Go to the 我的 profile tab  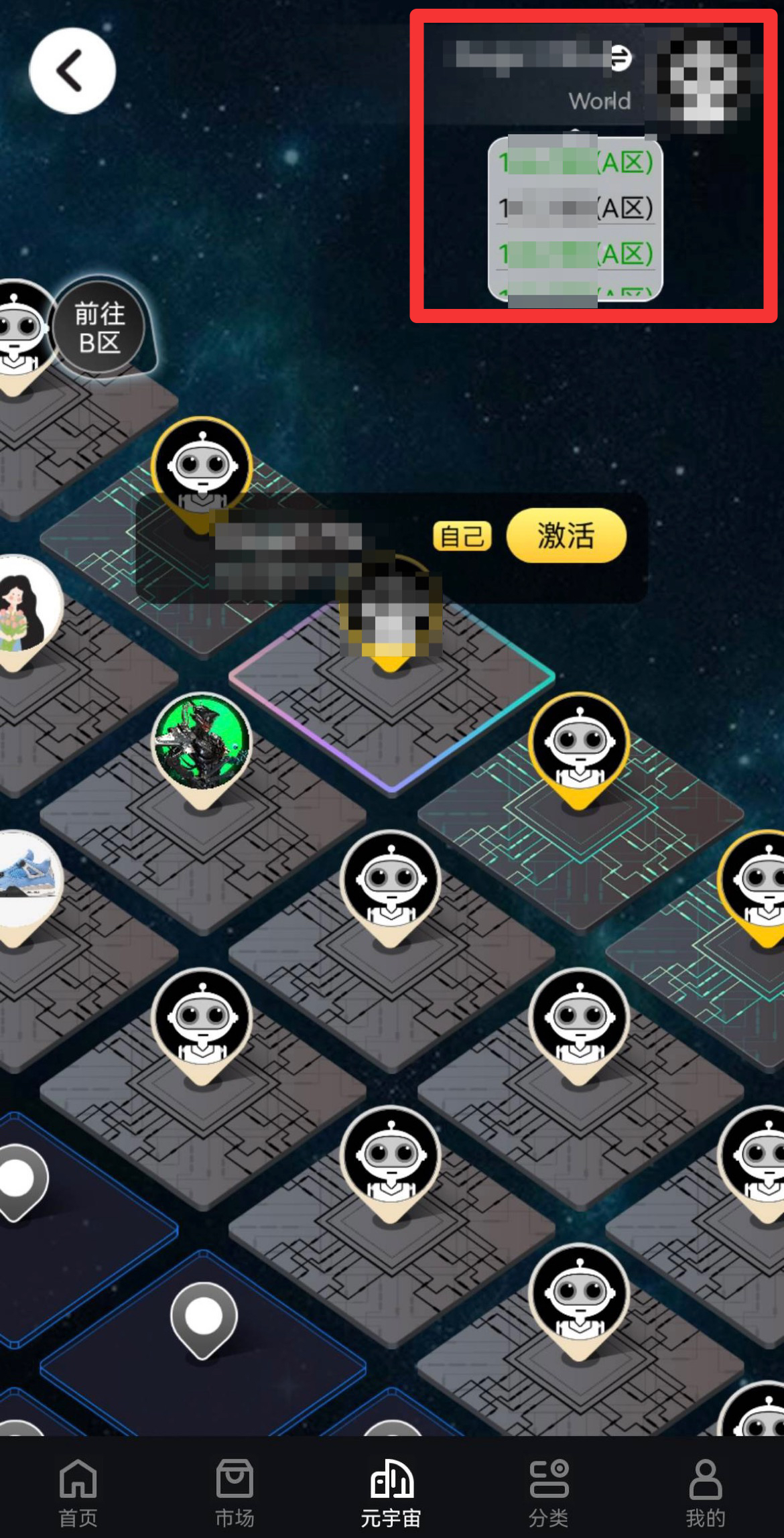tap(705, 1490)
